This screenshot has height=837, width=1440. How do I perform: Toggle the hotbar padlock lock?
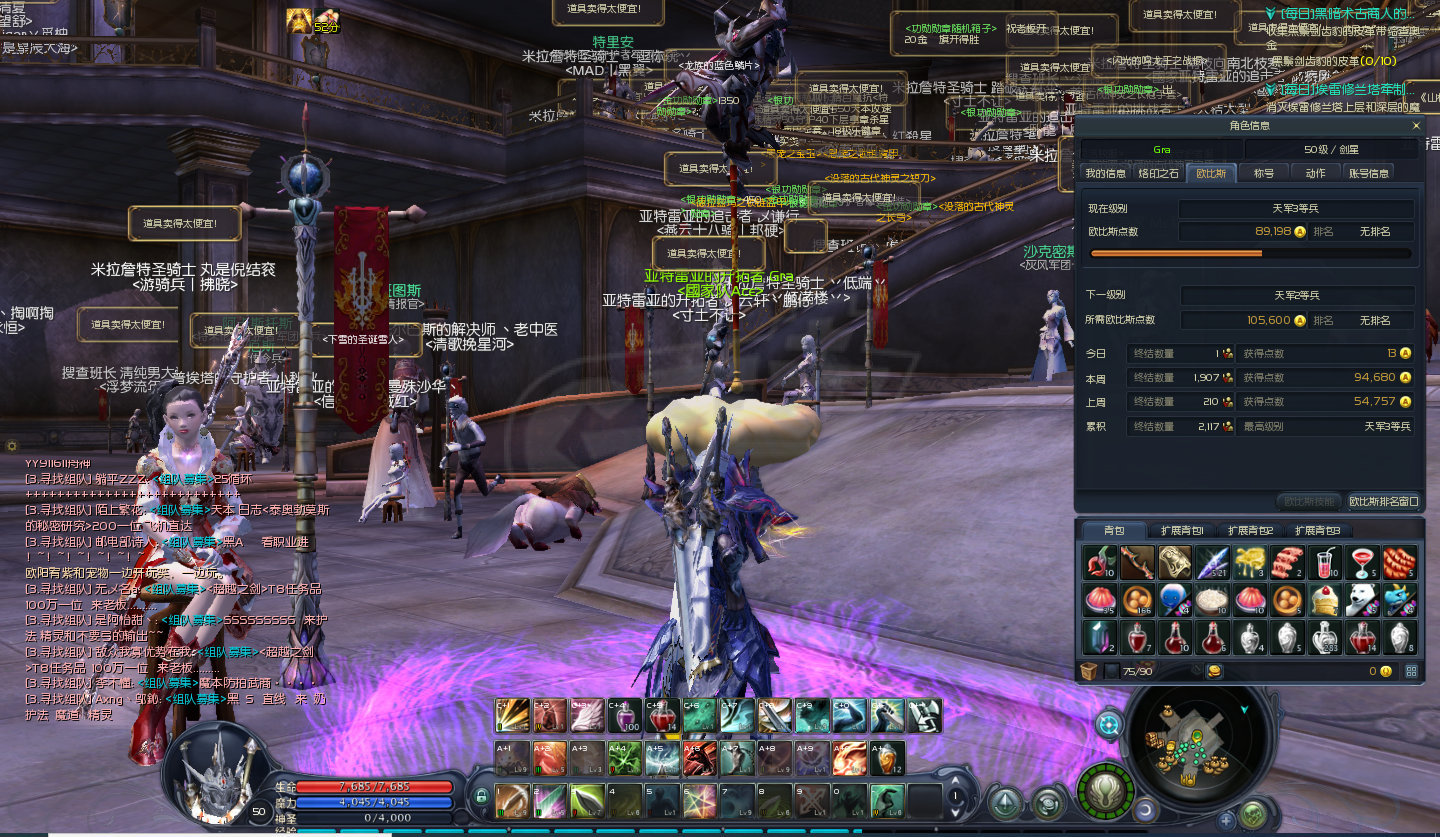pos(481,796)
